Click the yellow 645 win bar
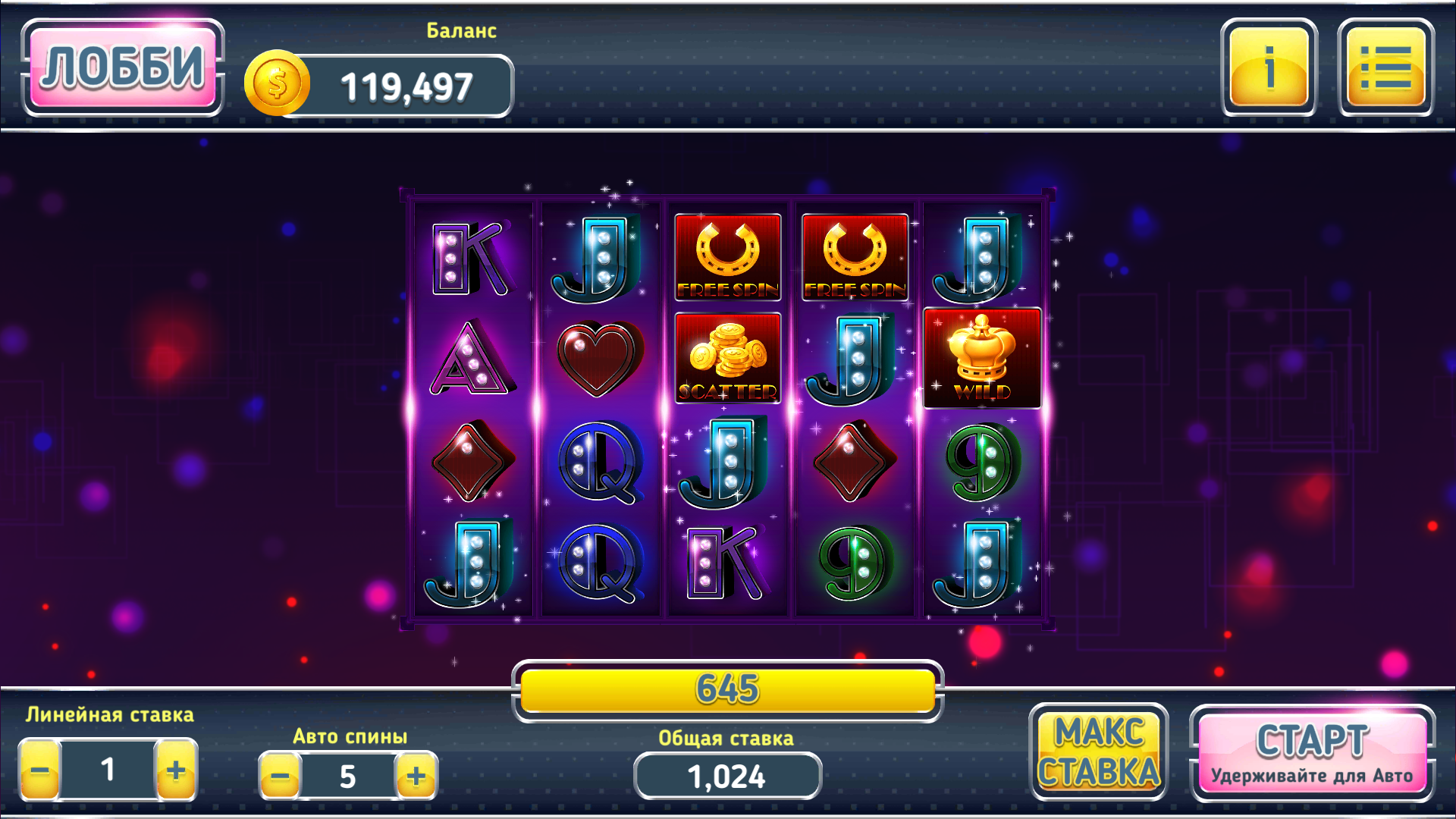 click(x=726, y=690)
